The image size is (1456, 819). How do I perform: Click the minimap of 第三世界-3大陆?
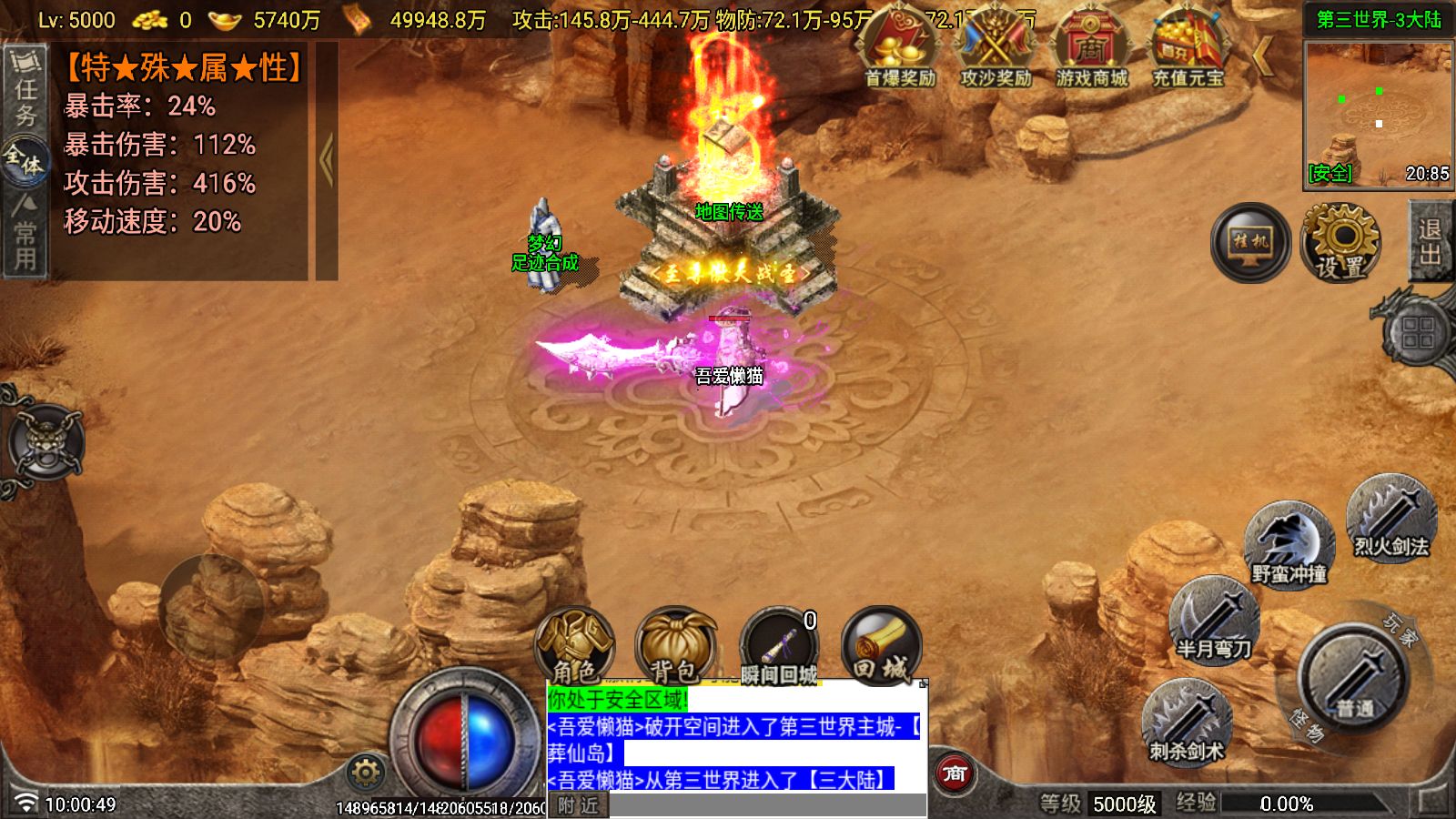click(1378, 114)
